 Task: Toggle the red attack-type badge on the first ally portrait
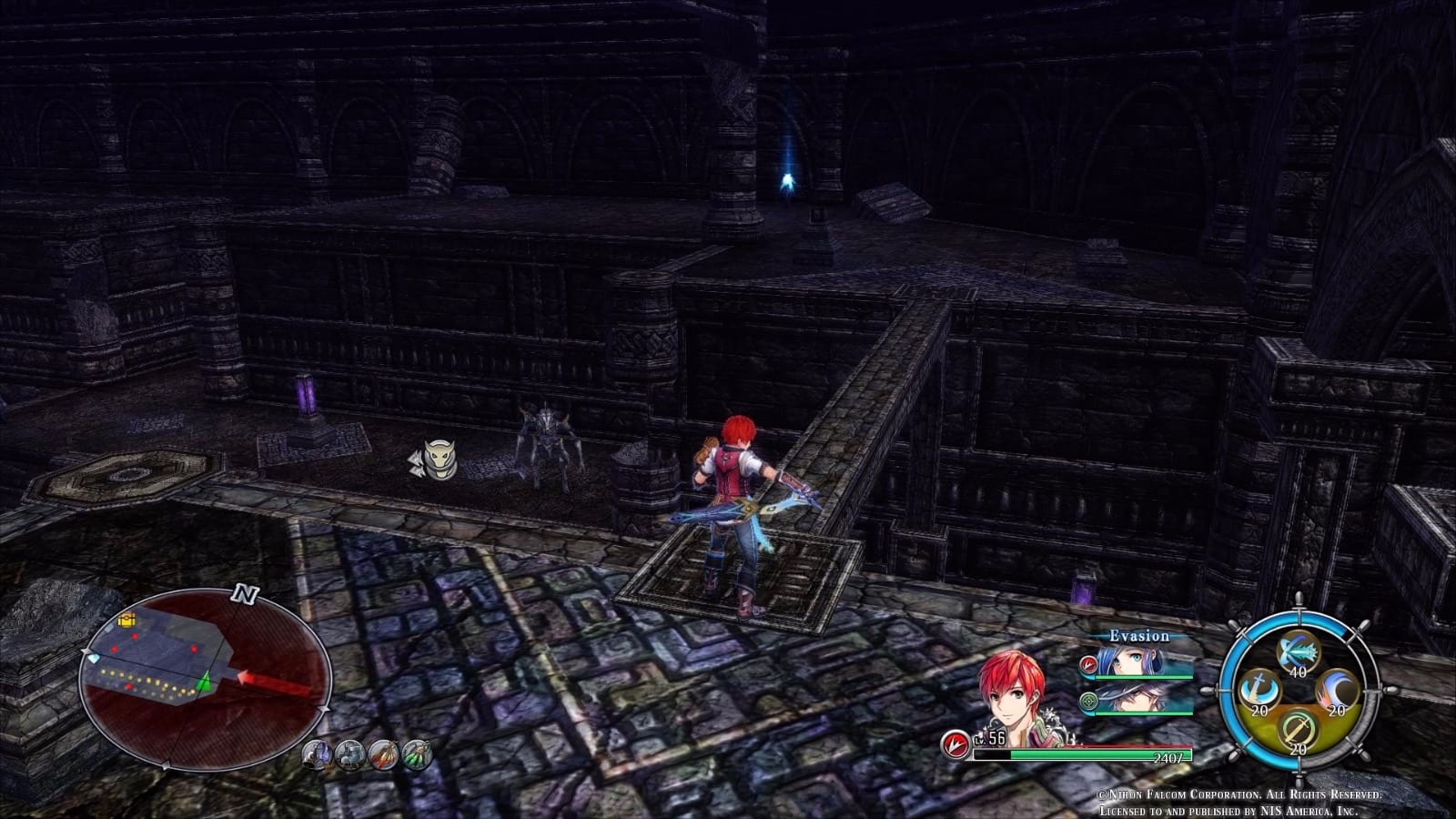click(1088, 664)
